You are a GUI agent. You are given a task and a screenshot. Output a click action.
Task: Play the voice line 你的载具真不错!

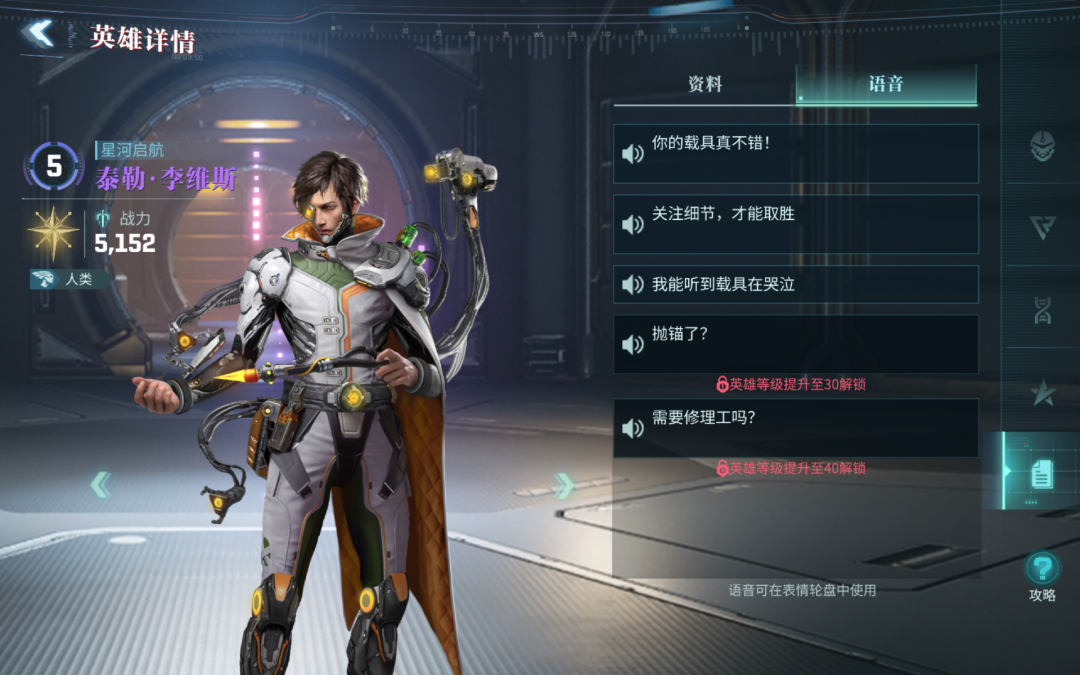[795, 154]
